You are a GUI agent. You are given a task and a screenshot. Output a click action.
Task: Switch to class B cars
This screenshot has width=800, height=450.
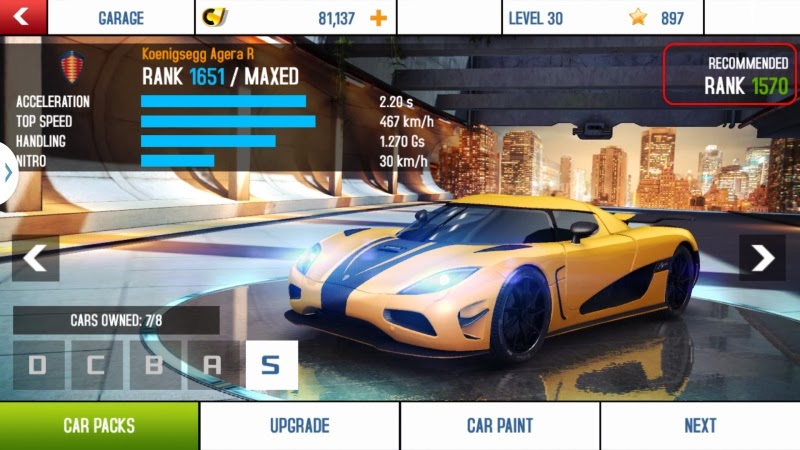(x=154, y=365)
